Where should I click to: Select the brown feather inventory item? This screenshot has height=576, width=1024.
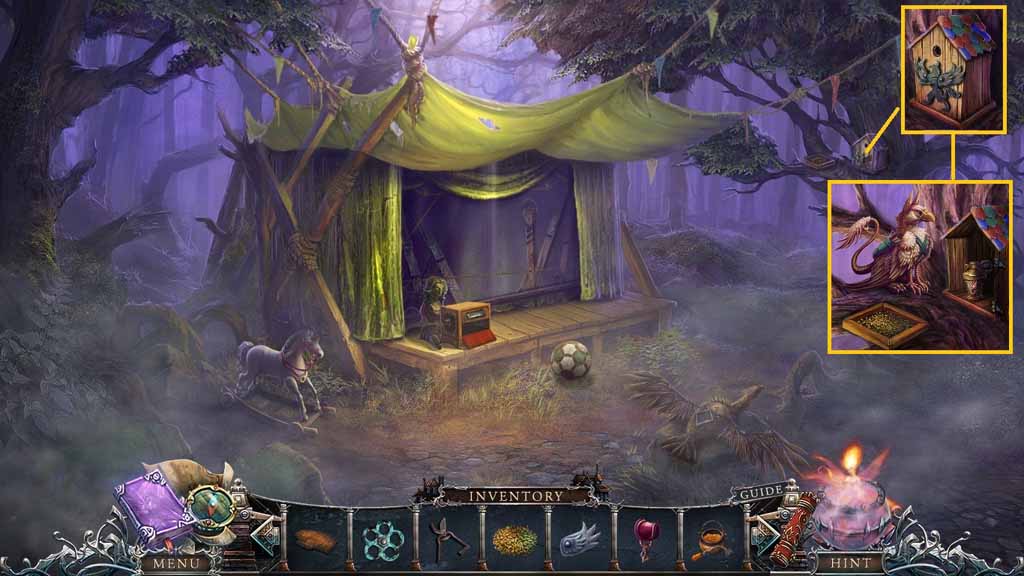[x=315, y=538]
